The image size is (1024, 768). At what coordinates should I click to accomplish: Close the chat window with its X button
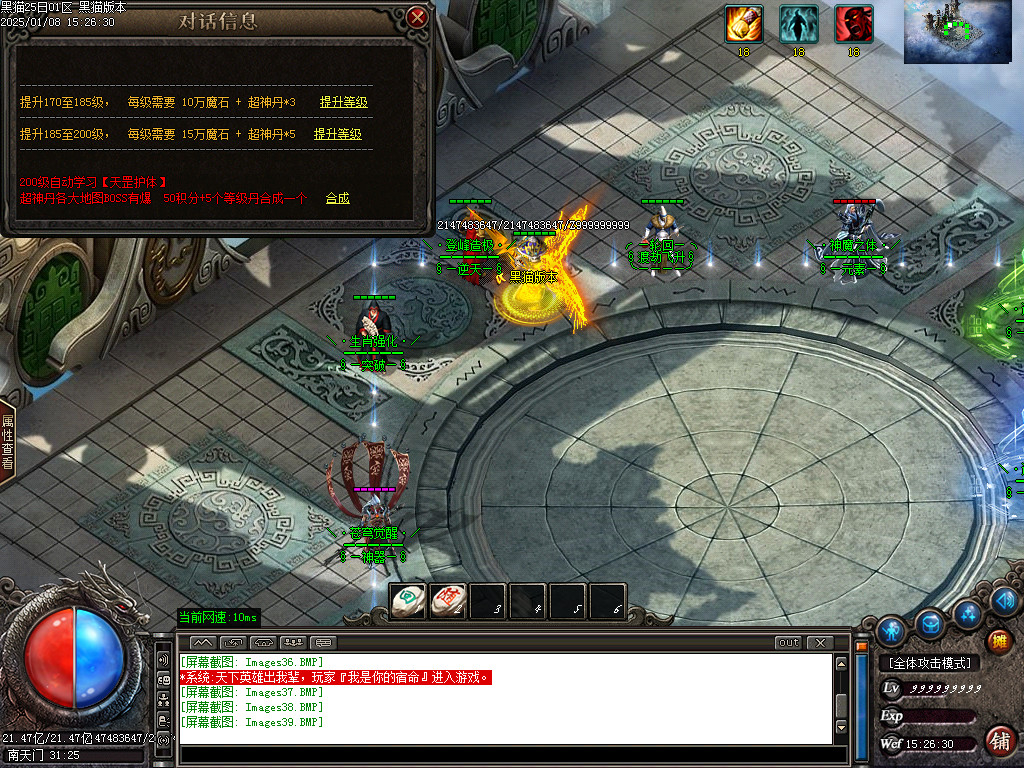click(x=820, y=642)
